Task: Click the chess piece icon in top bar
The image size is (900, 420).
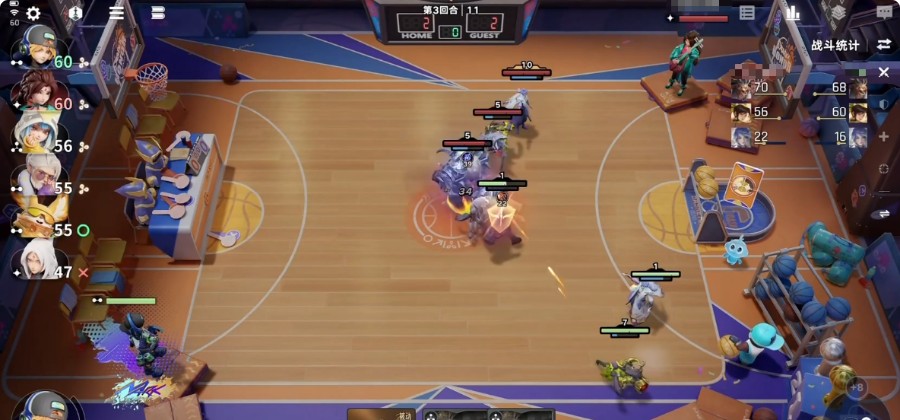Action: [77, 13]
